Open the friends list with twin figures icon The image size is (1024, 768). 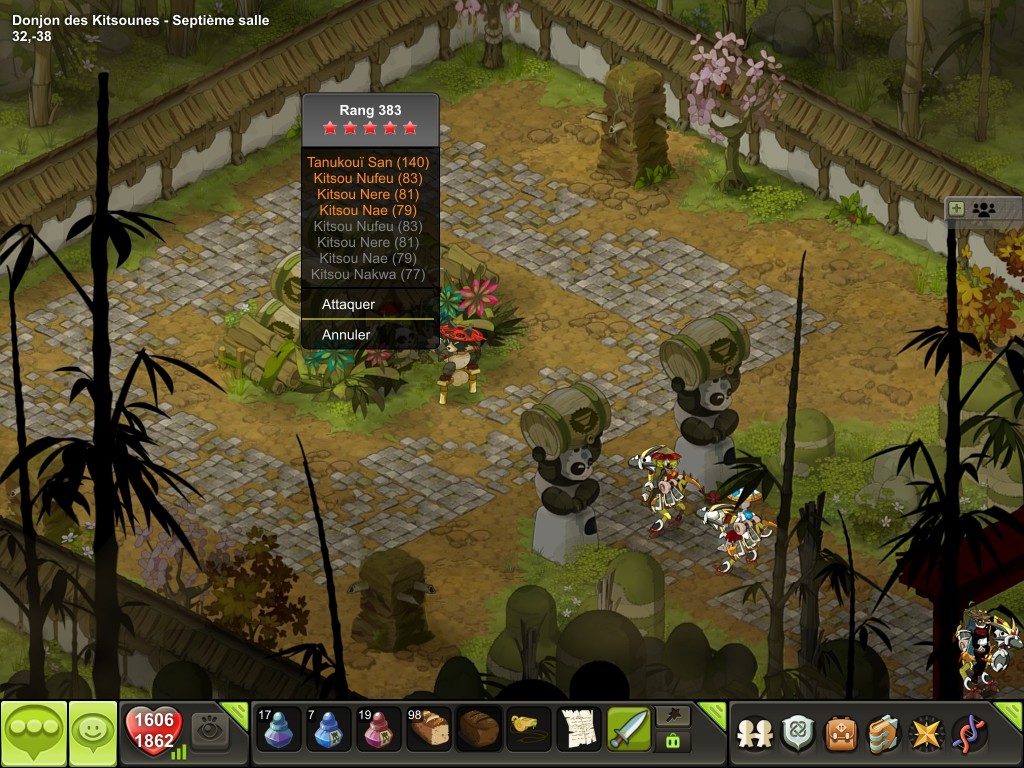pos(755,734)
